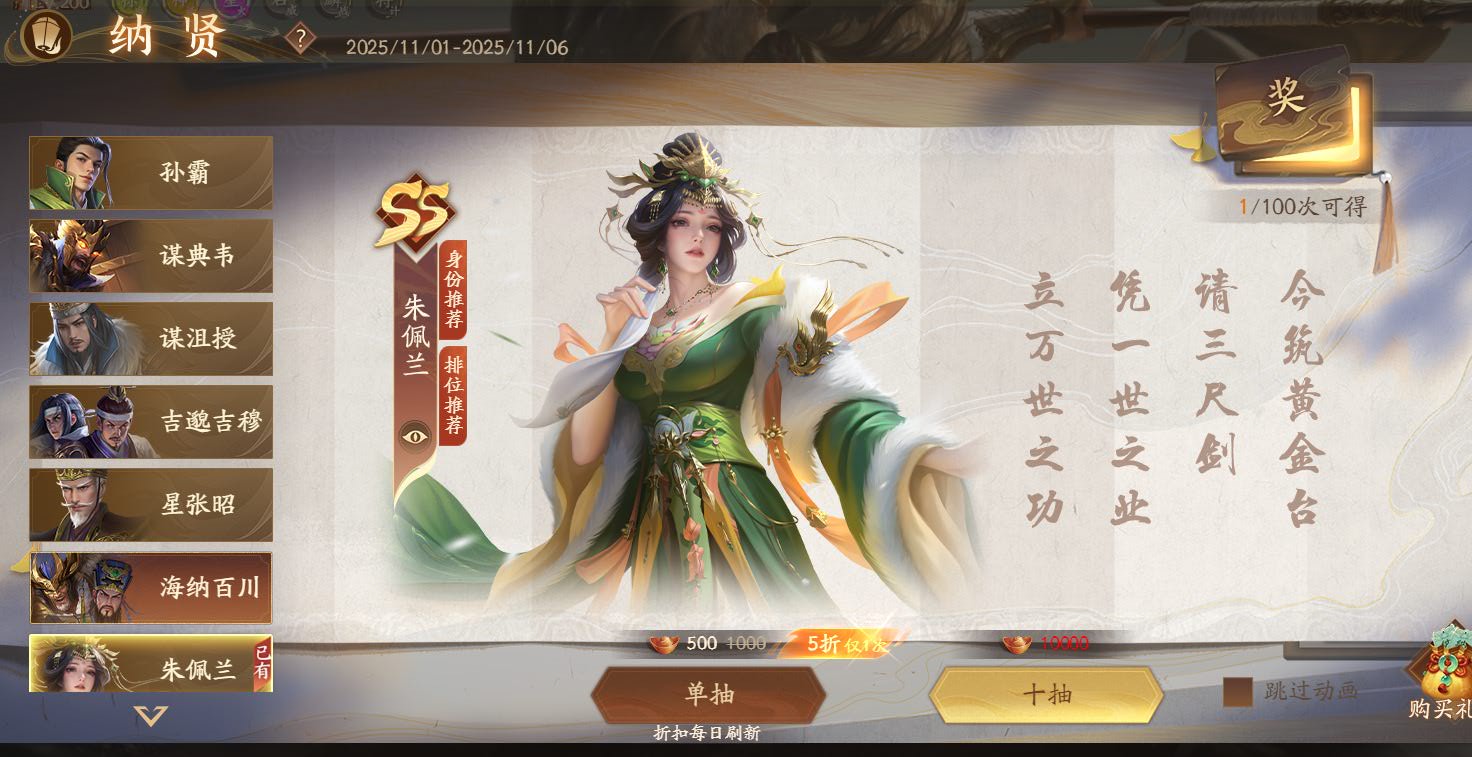Select the 孙霸 banner tab

[x=151, y=172]
